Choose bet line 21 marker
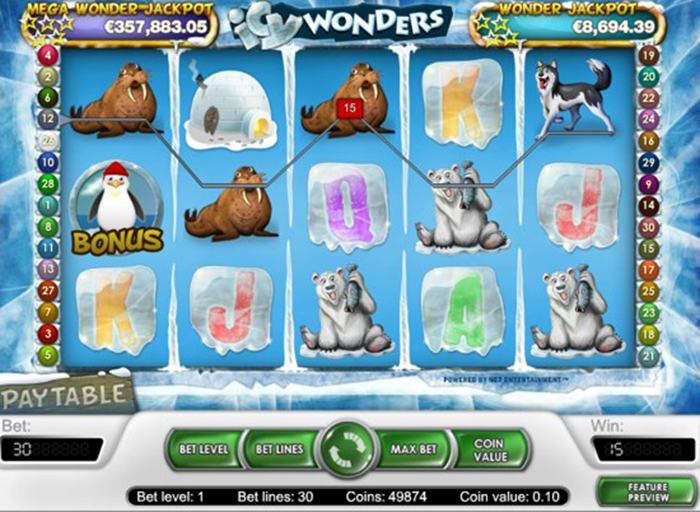Viewport: 700px width, 512px height. click(x=648, y=356)
